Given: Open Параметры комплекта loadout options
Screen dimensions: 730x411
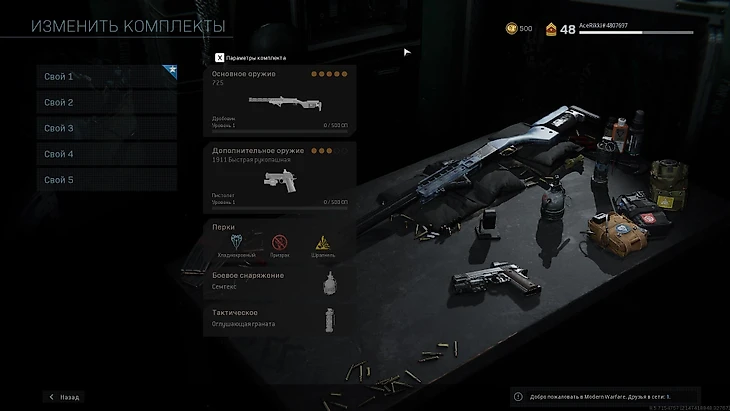Looking at the screenshot, I should click(x=251, y=57).
